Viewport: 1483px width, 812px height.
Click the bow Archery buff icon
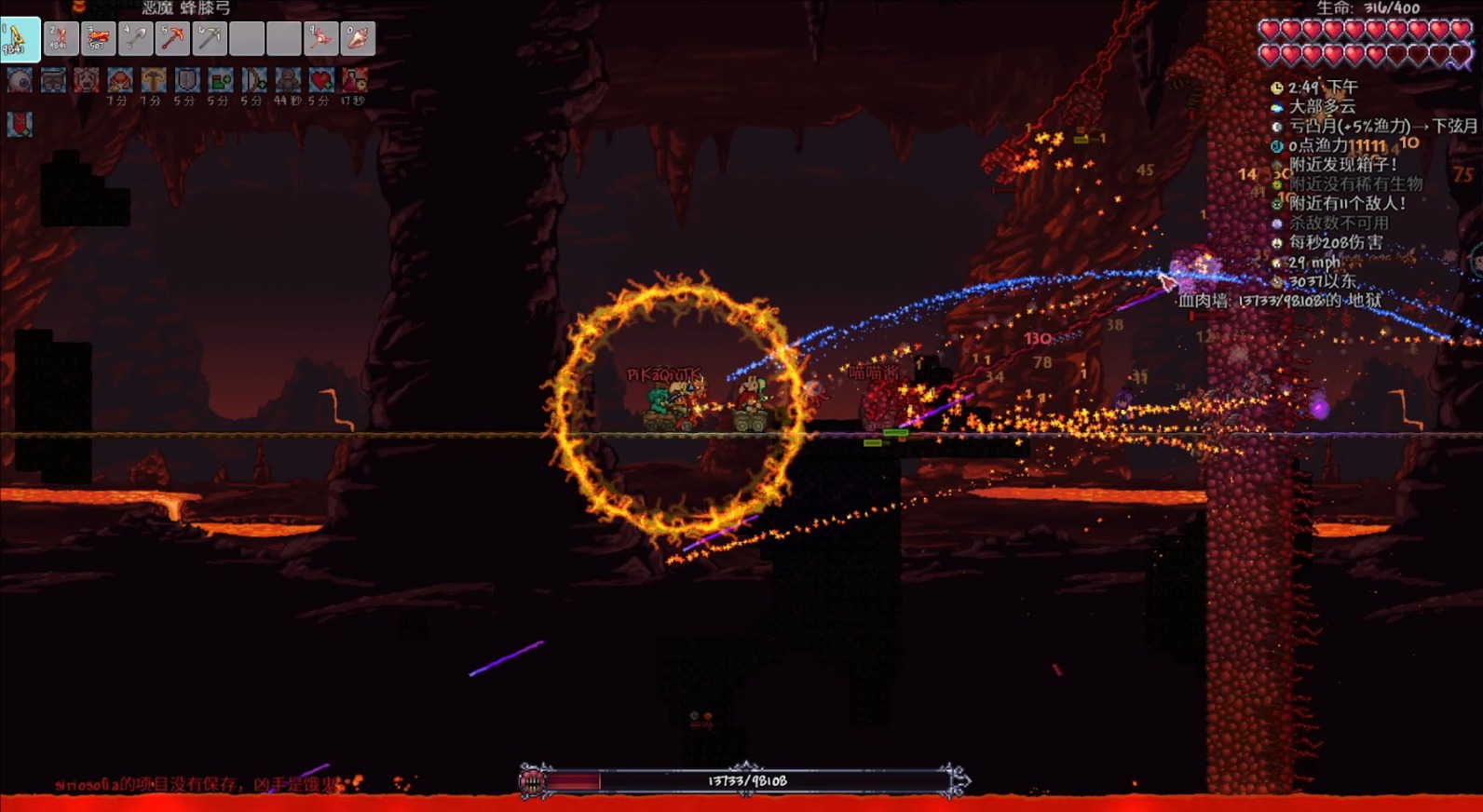(254, 80)
